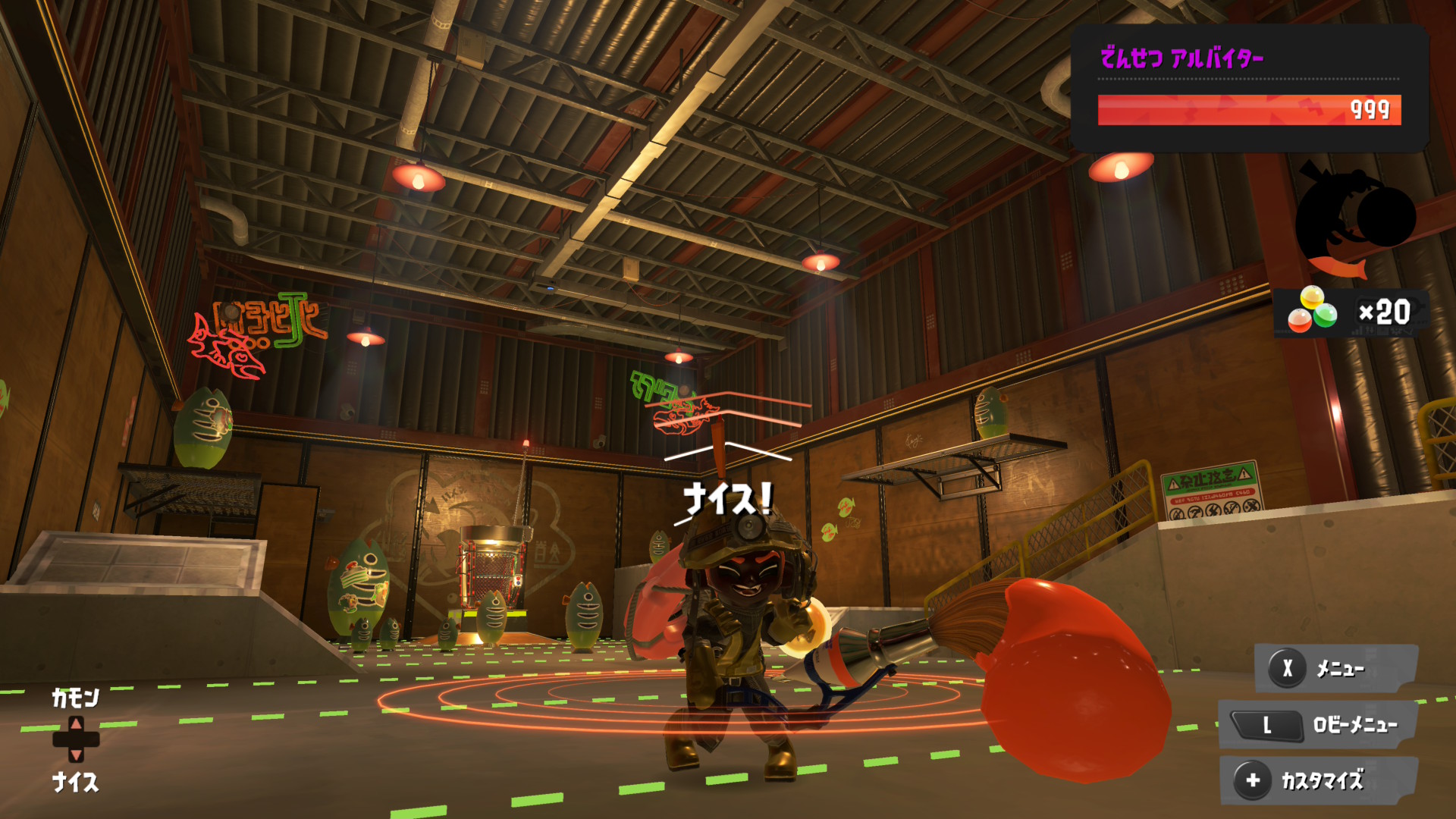The width and height of the screenshot is (1456, 819).
Task: Select the カスタマイズ button
Action: coord(1318,780)
